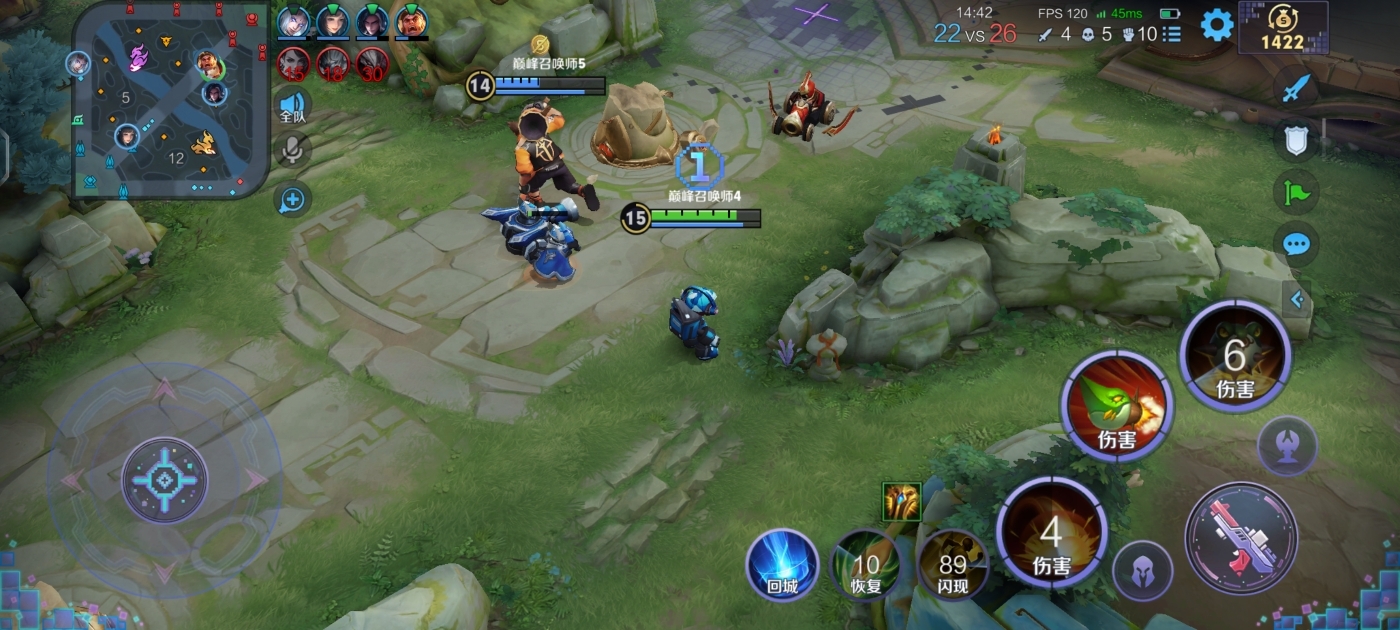This screenshot has height=630, width=1400.
Task: Fire the basic attack gun button
Action: click(x=1240, y=538)
